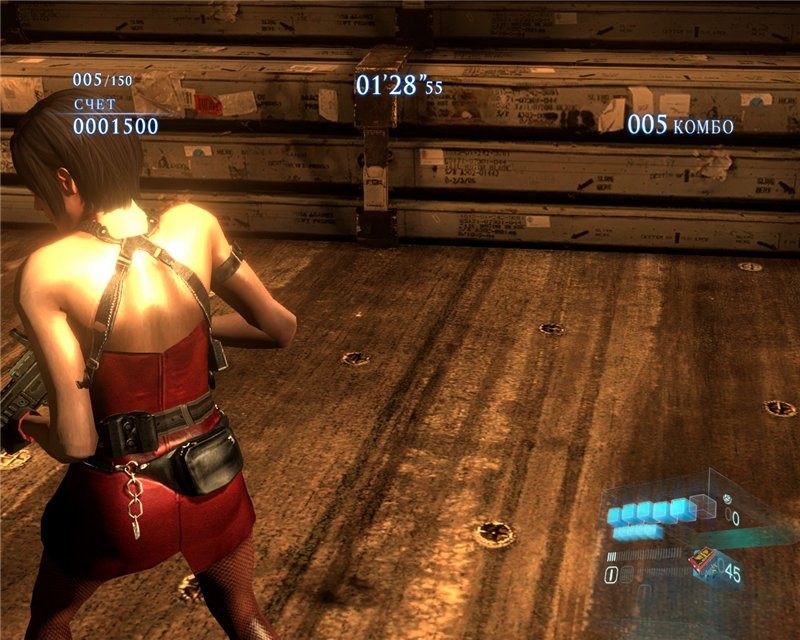This screenshot has height=640, width=800.
Task: Select the red ammo box icon
Action: pyautogui.click(x=703, y=560)
